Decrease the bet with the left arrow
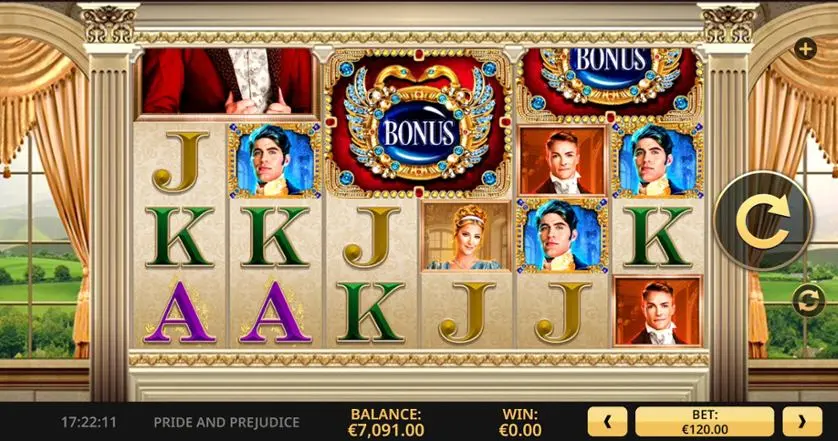Screen dimensions: 838x441 tap(608, 421)
